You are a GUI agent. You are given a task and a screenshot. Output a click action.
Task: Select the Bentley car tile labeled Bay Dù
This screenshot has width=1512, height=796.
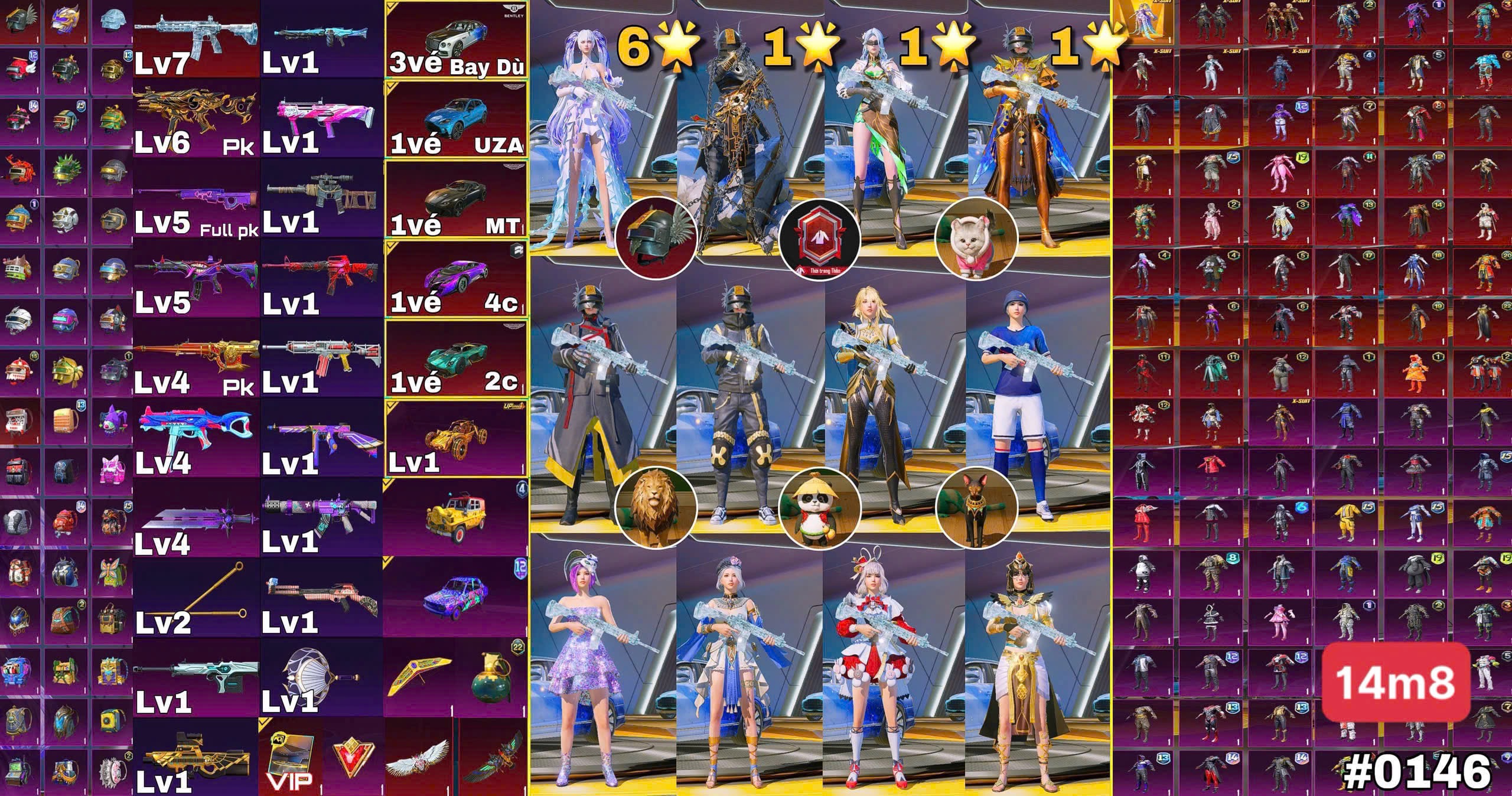456,39
